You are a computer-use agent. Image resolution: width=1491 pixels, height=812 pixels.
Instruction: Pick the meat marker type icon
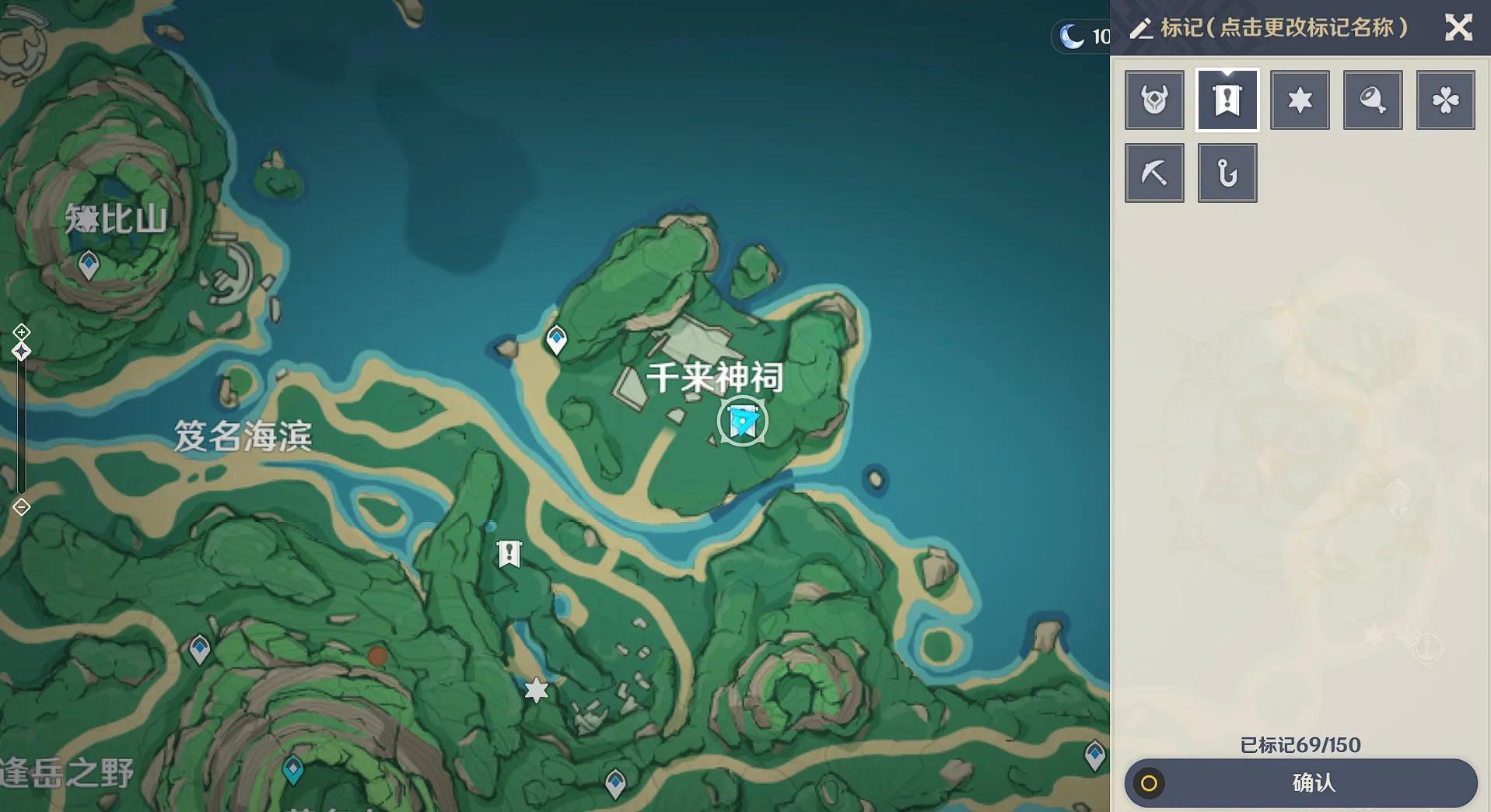click(x=1373, y=100)
